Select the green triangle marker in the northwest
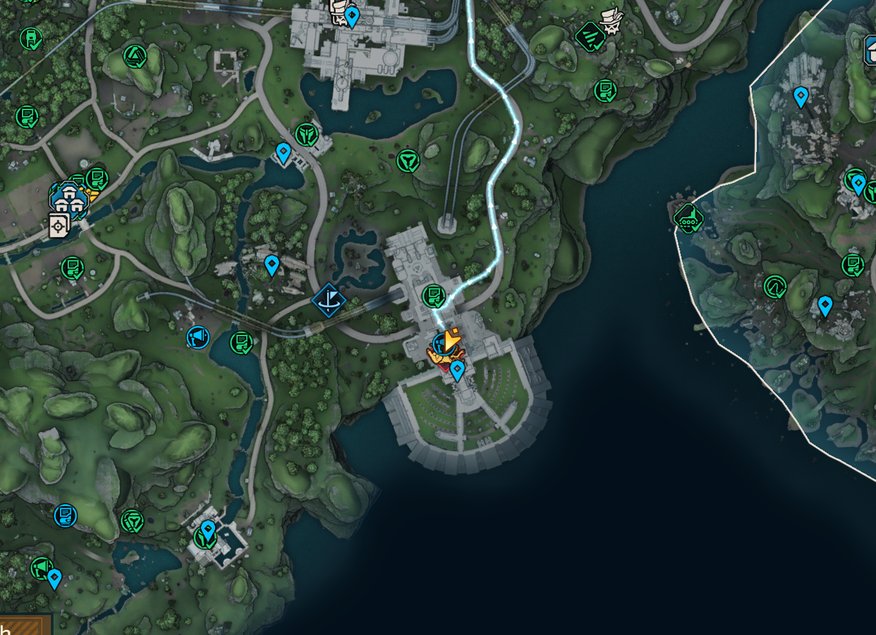The image size is (876, 635). pyautogui.click(x=132, y=55)
